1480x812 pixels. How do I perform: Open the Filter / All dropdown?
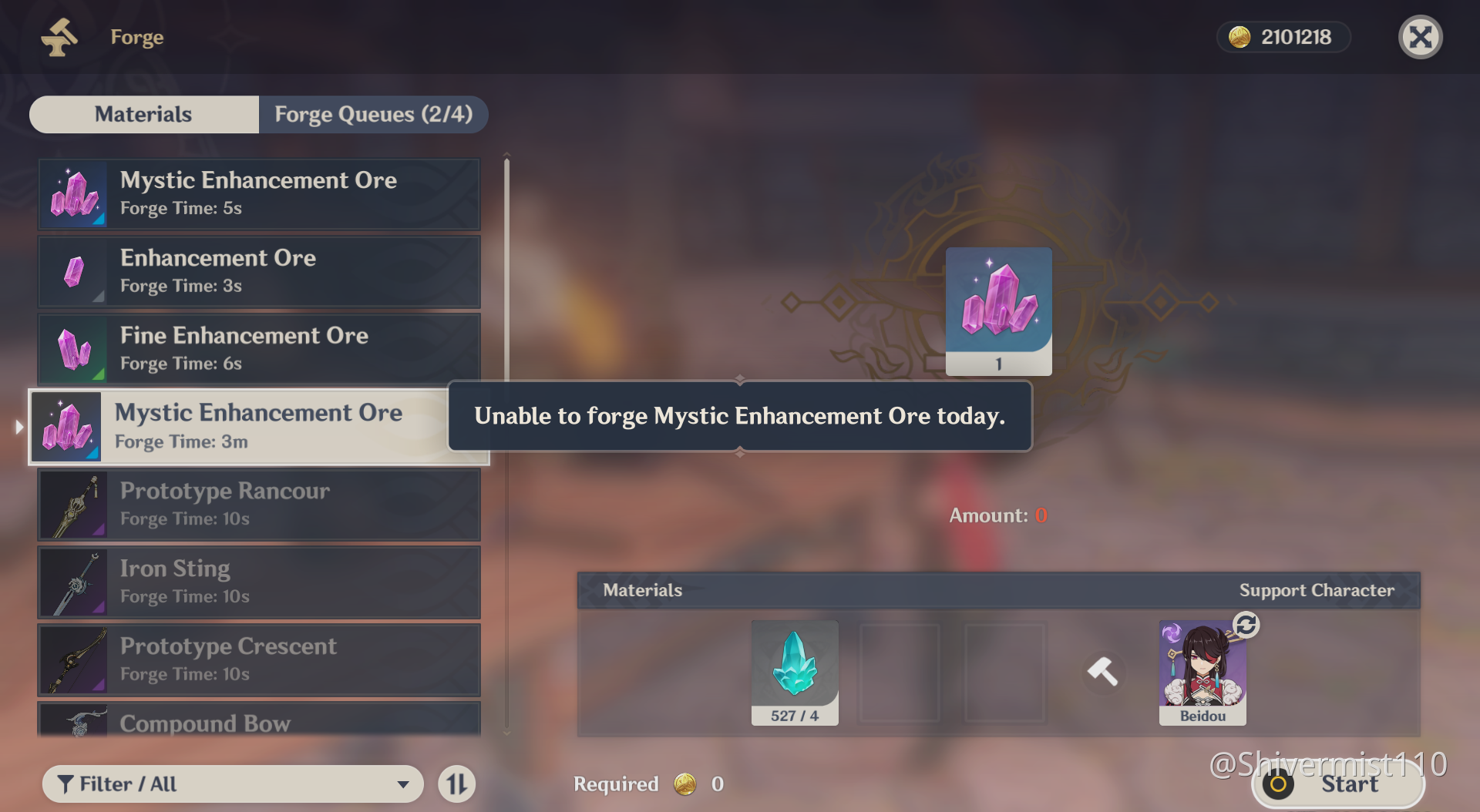pos(231,783)
